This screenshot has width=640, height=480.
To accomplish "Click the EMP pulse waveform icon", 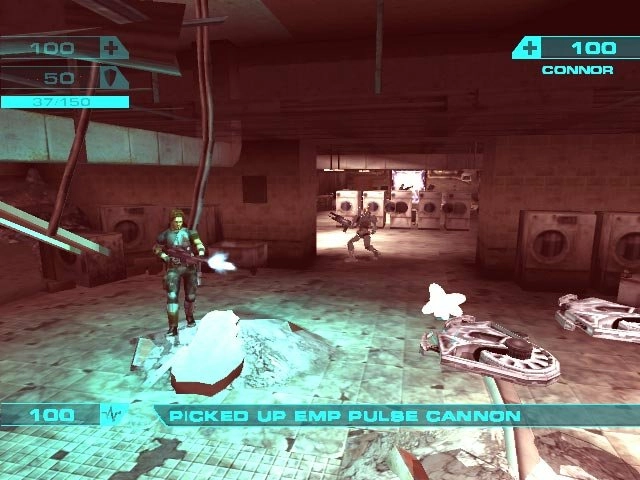I will 113,415.
